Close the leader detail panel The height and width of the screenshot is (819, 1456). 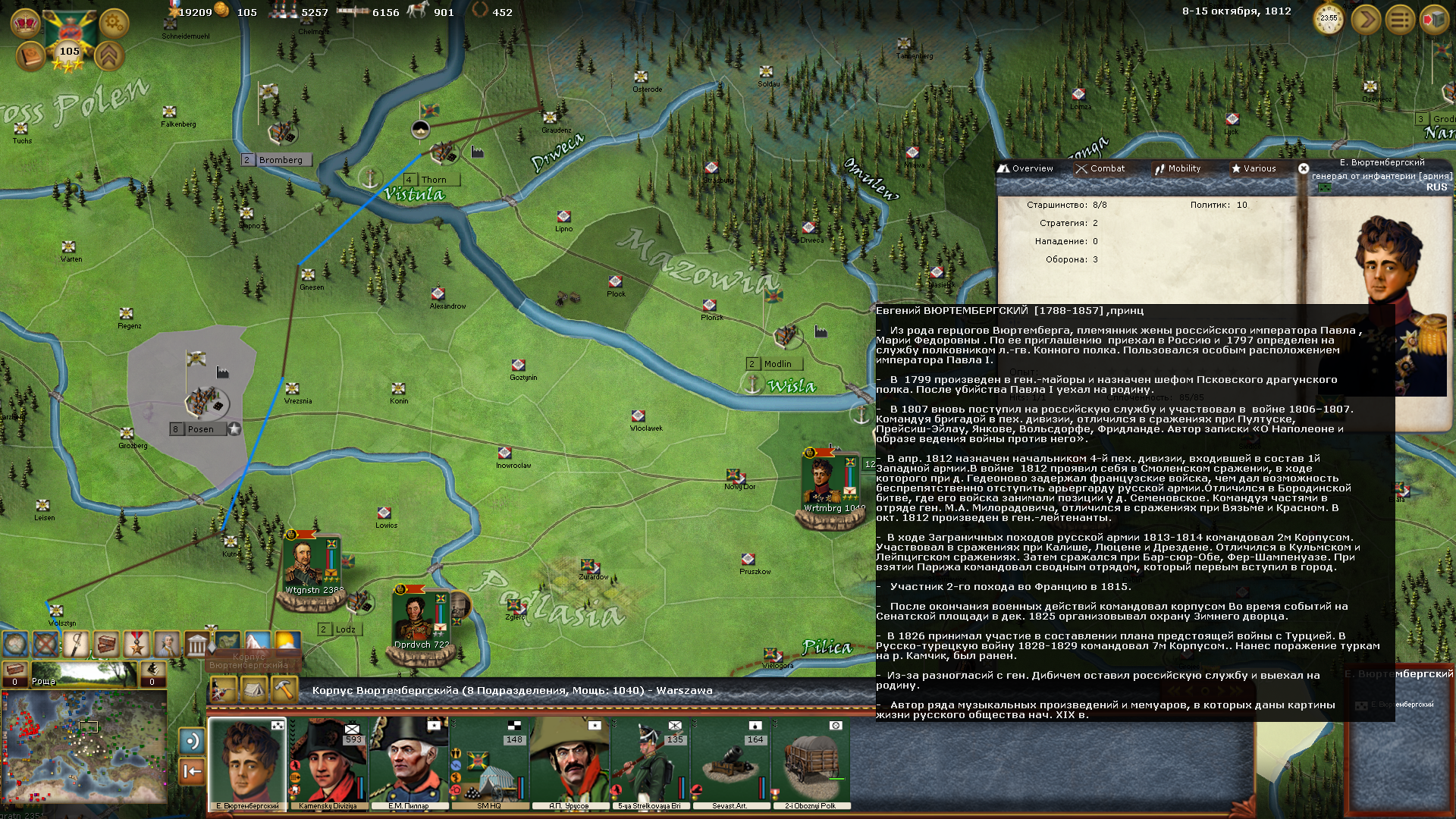coord(1304,168)
